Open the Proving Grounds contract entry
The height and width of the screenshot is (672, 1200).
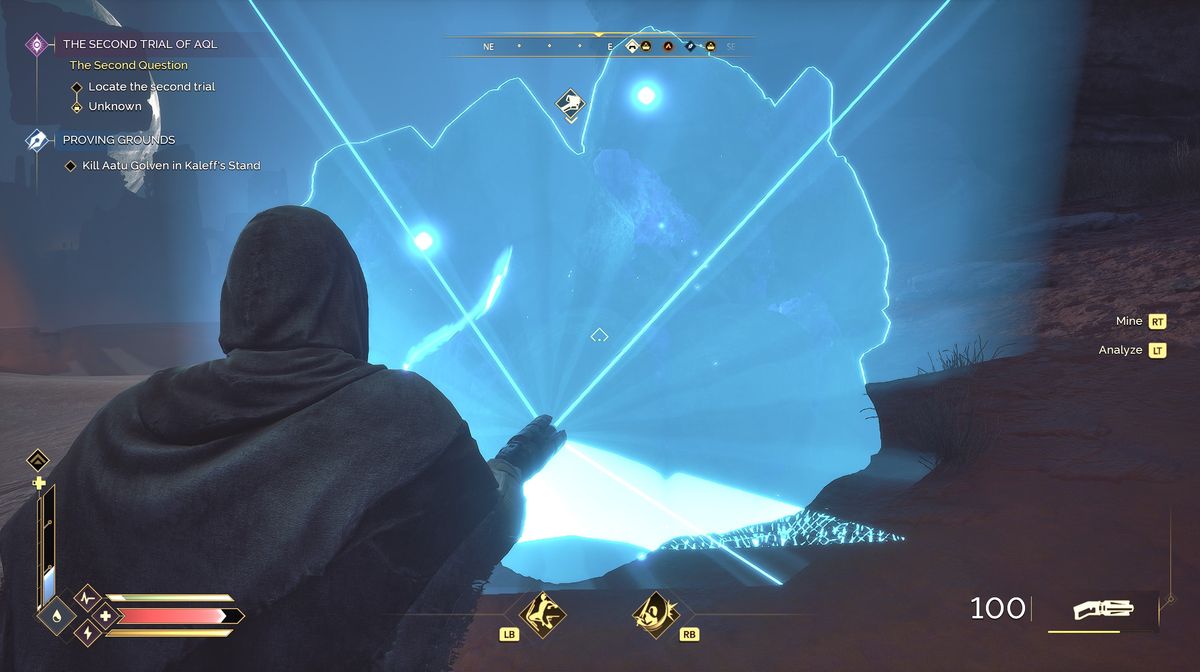pyautogui.click(x=118, y=140)
